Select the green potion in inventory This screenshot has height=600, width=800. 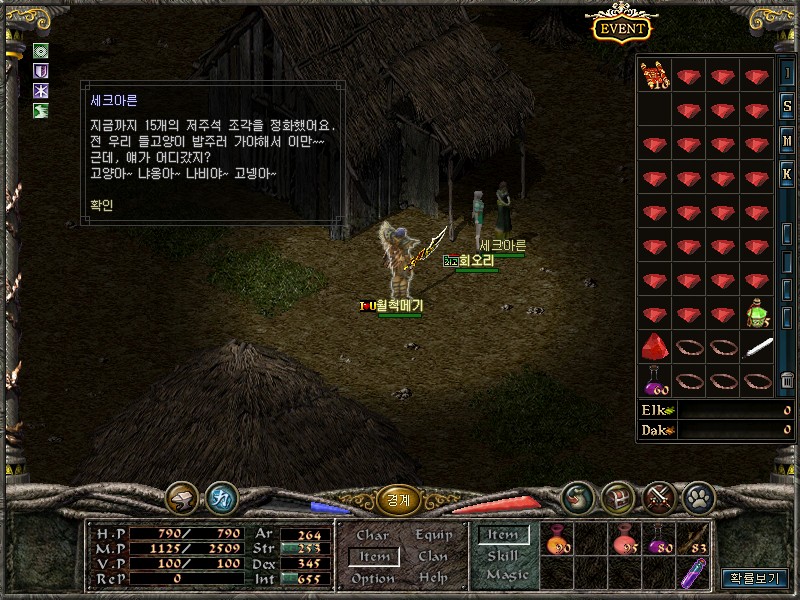click(757, 314)
